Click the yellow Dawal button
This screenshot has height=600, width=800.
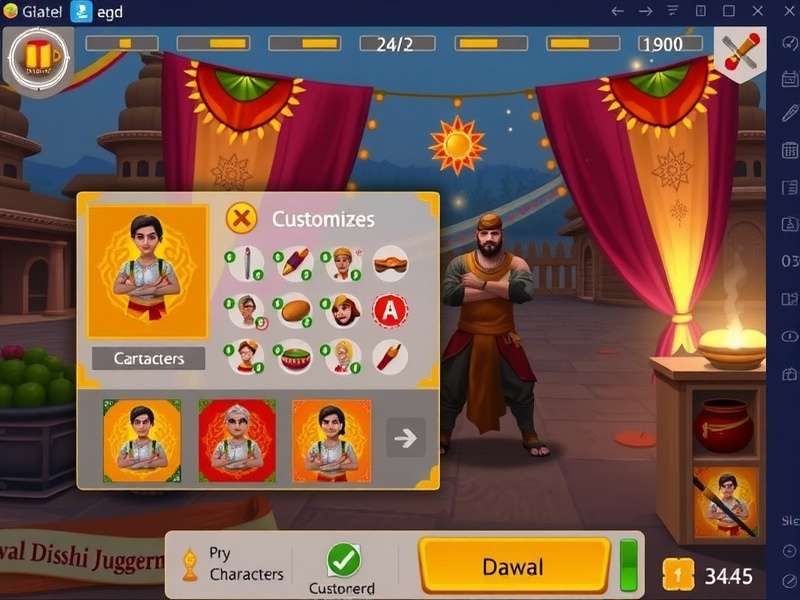click(x=514, y=567)
